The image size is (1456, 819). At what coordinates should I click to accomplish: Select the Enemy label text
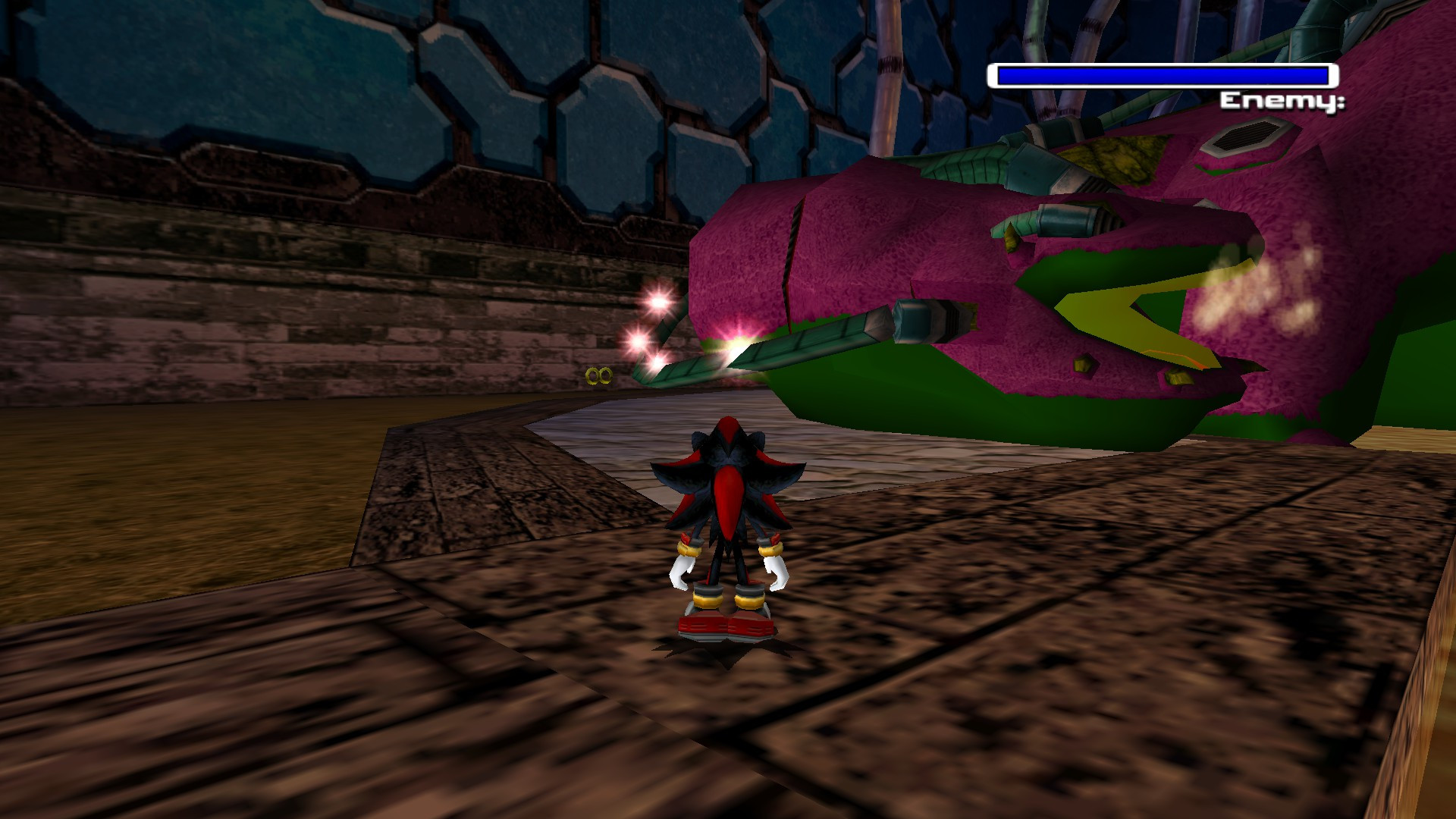coord(1284,101)
